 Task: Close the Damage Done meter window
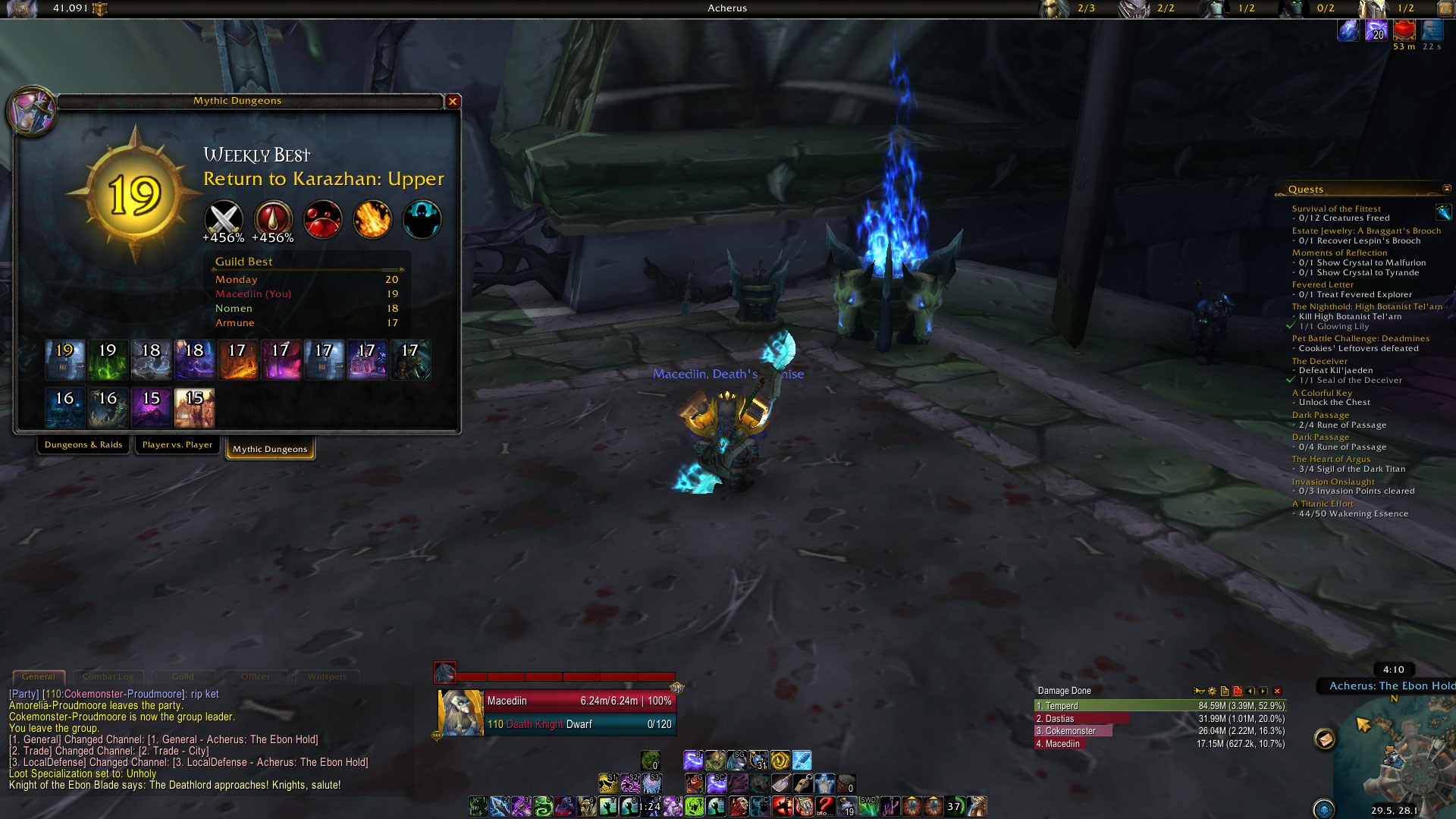(x=1278, y=691)
